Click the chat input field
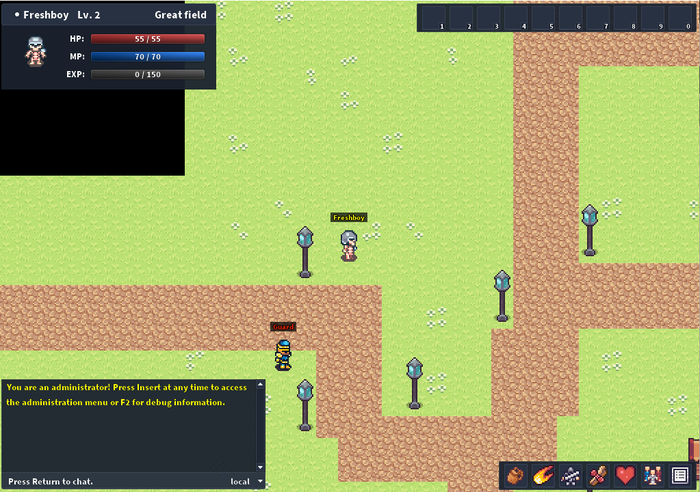This screenshot has width=700, height=492. (x=110, y=481)
